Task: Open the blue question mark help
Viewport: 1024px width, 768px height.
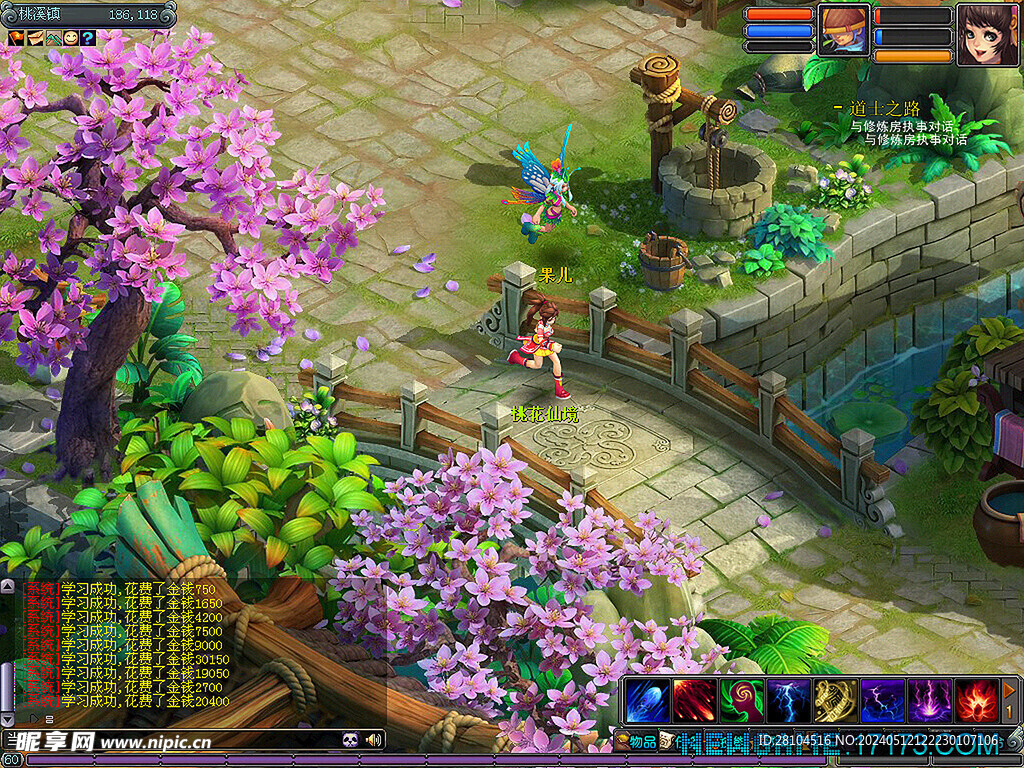Action: click(x=88, y=38)
